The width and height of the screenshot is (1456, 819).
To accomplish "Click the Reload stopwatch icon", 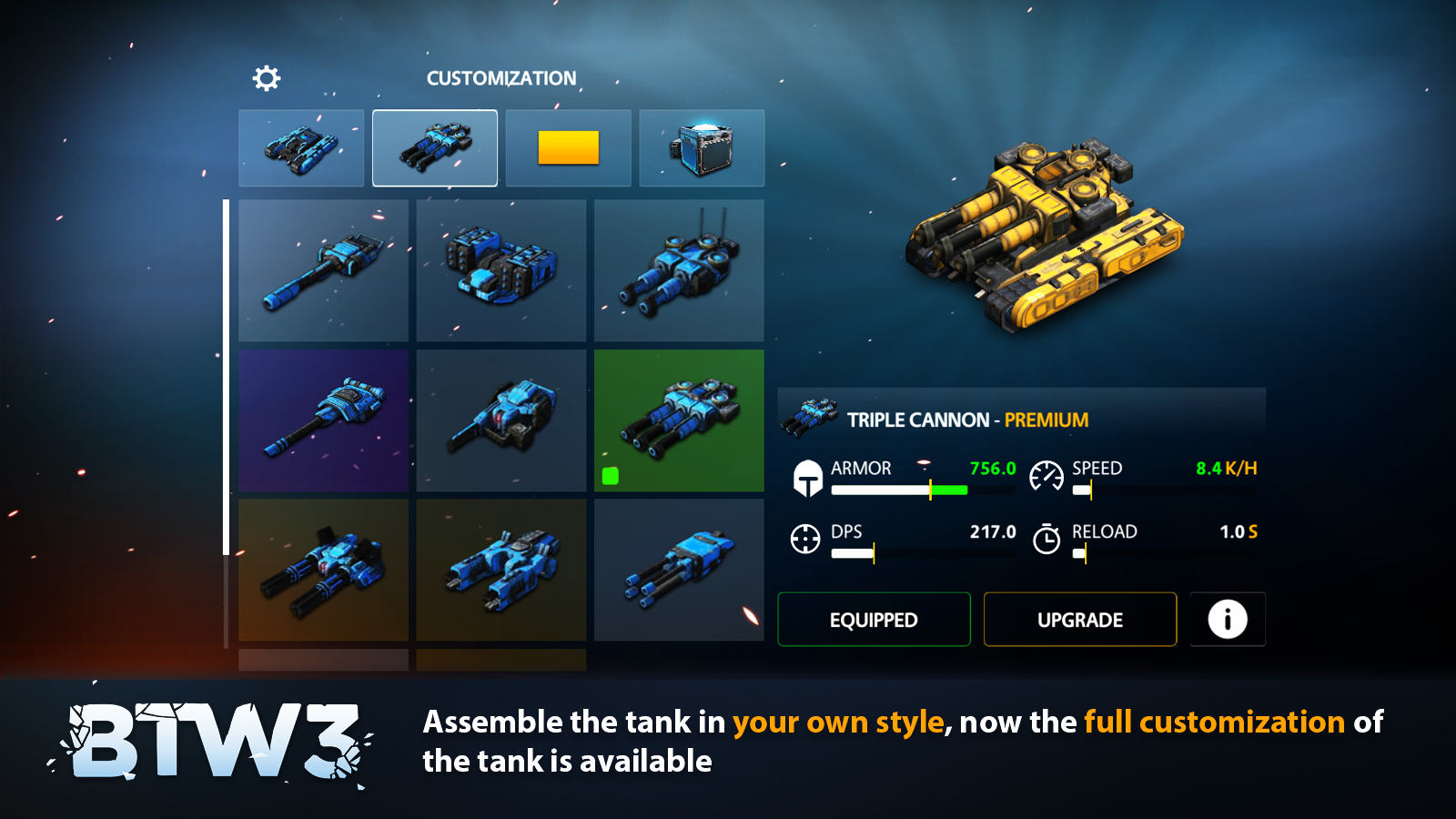I will click(1048, 539).
